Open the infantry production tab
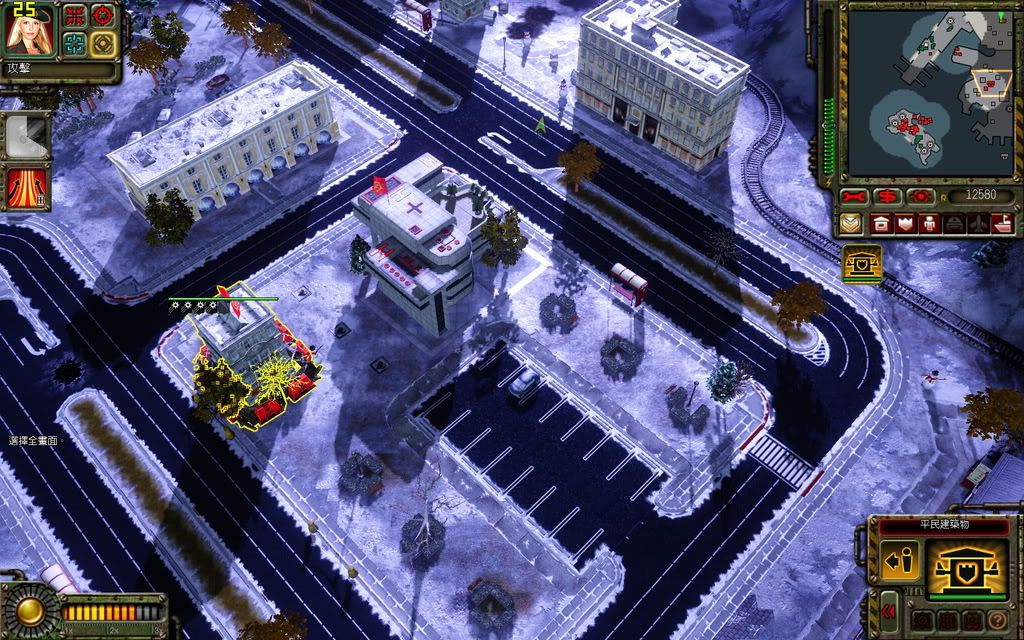Screen dimensions: 1024x640 (930, 223)
